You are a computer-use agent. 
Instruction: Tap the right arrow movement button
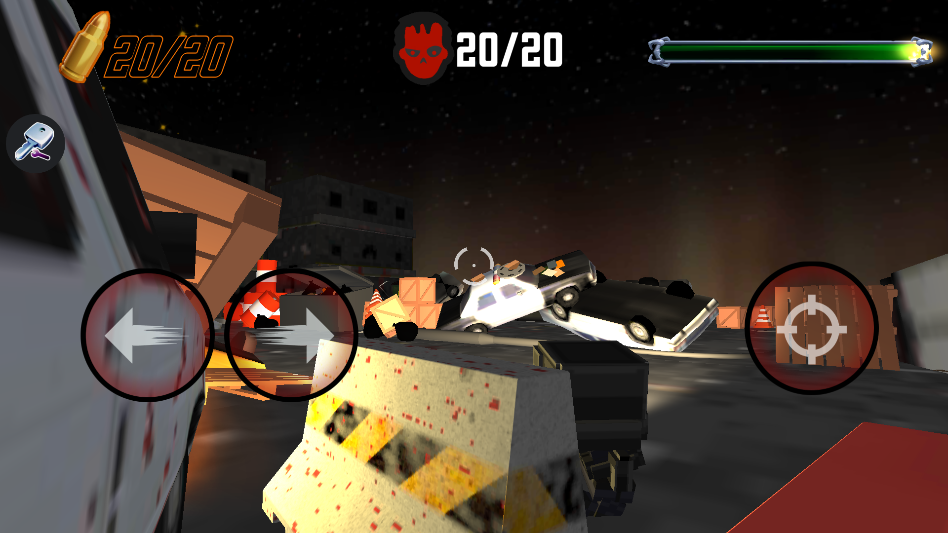pos(291,335)
